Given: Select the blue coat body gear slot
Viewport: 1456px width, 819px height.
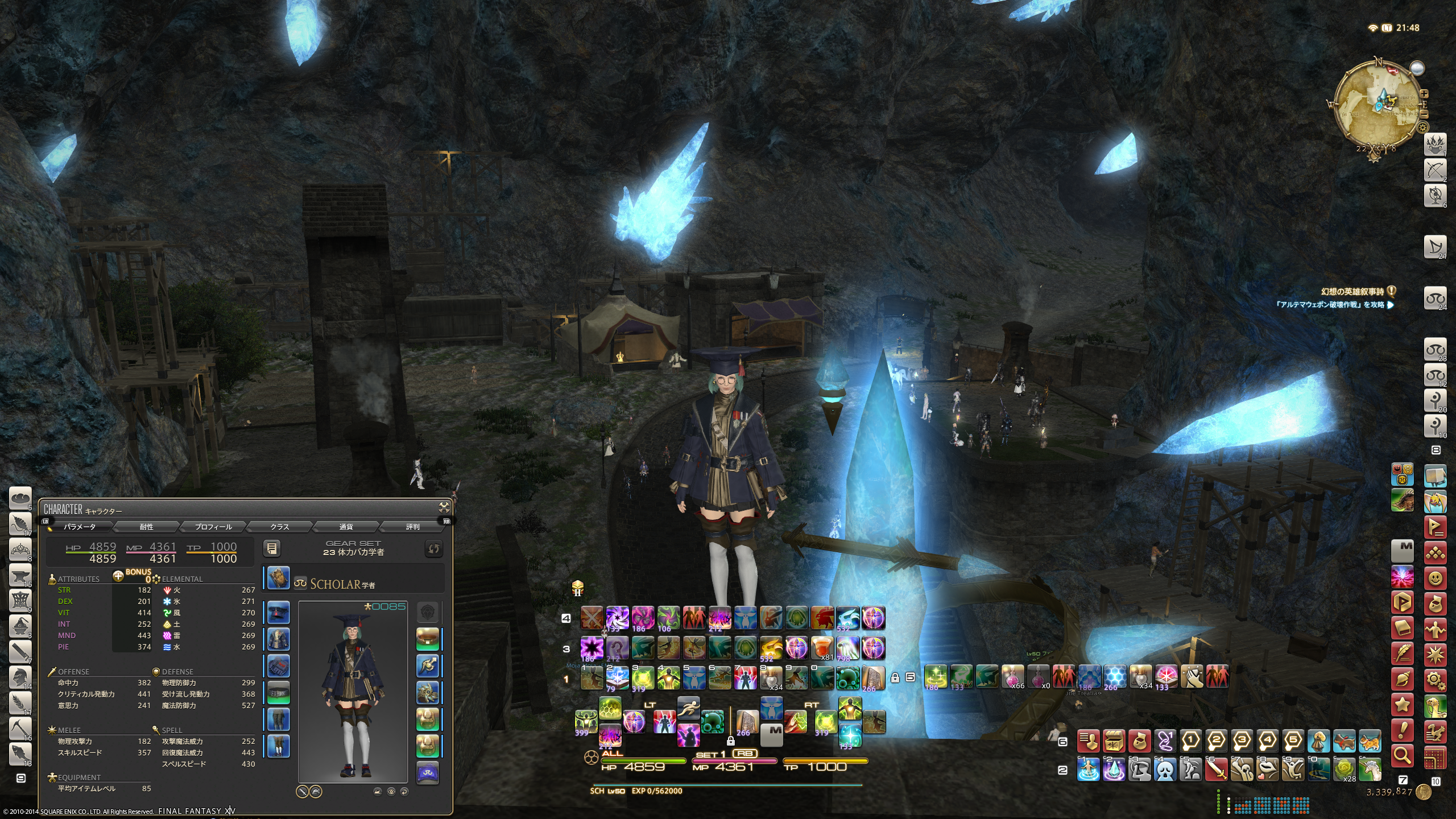Looking at the screenshot, I should tap(278, 640).
